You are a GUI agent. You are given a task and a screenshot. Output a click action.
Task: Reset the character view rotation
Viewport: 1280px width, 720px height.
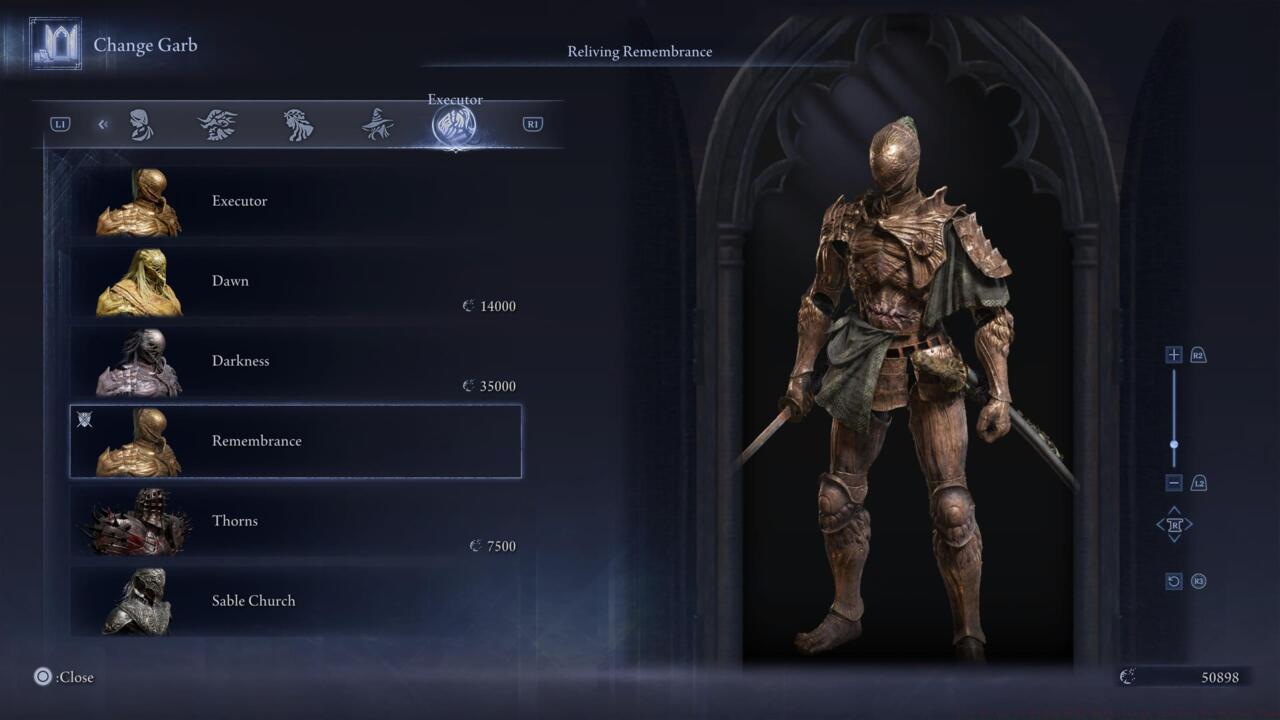pyautogui.click(x=1174, y=581)
